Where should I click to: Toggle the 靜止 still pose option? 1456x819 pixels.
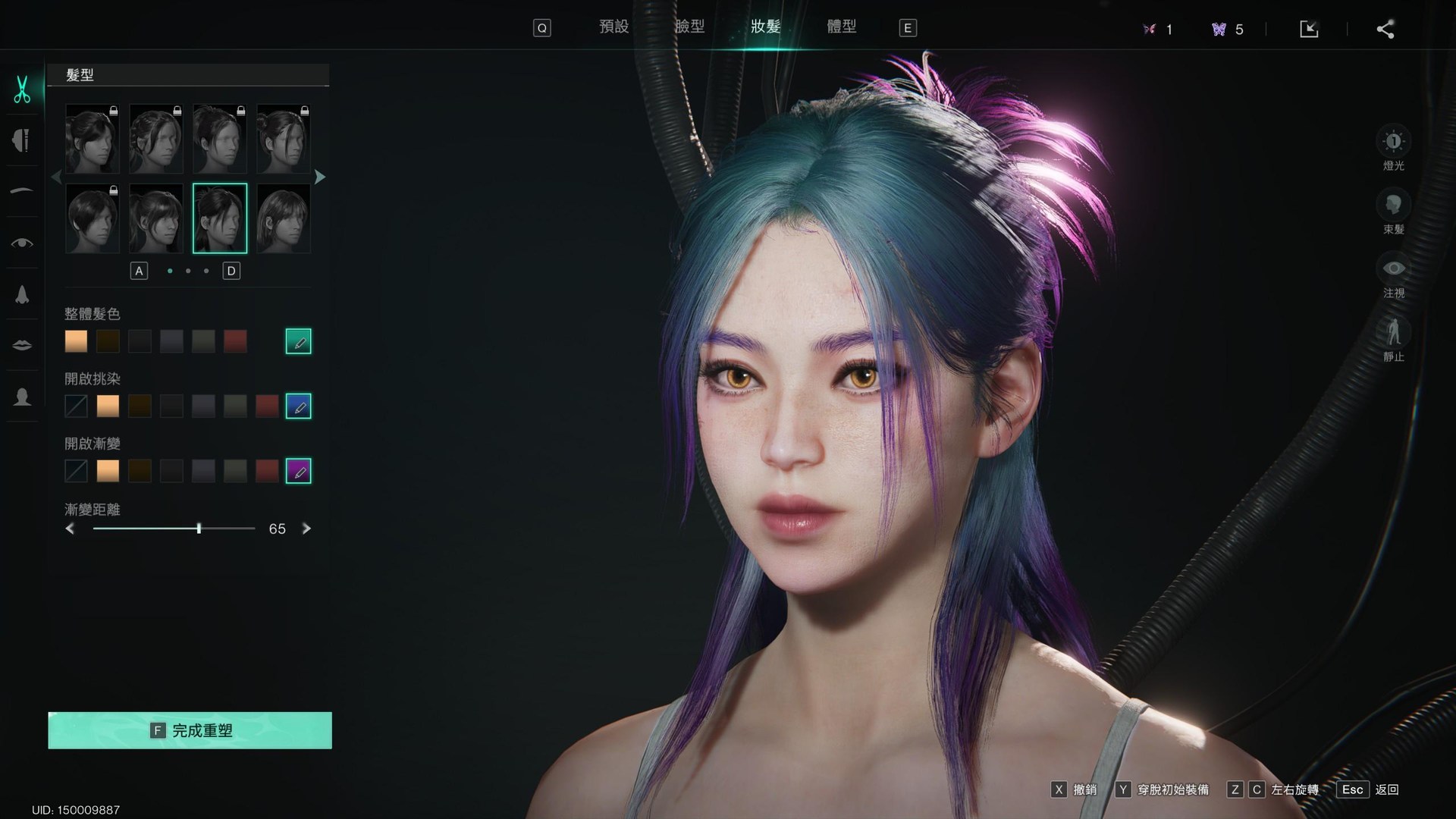tap(1393, 333)
